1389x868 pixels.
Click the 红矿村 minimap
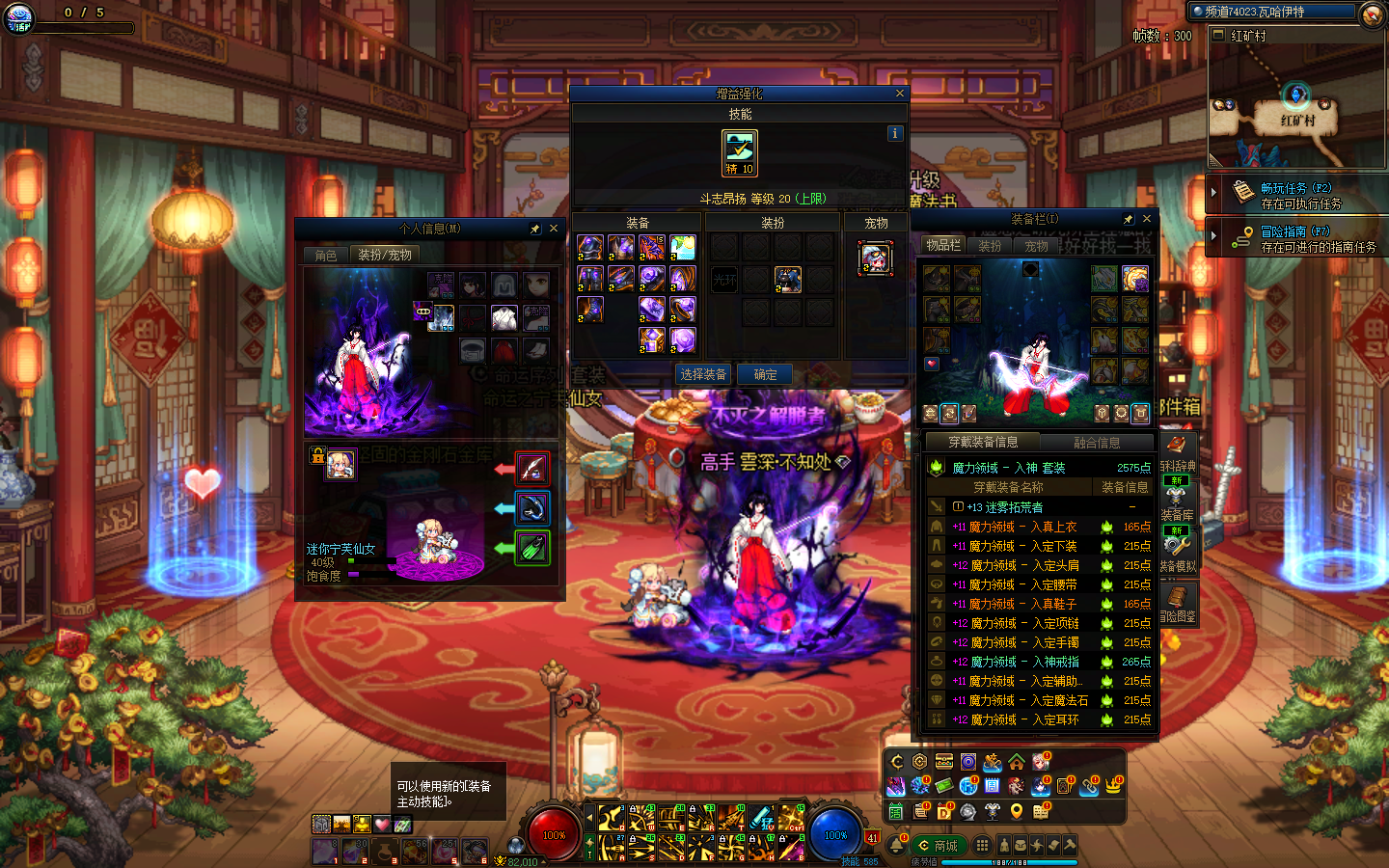[1296, 106]
